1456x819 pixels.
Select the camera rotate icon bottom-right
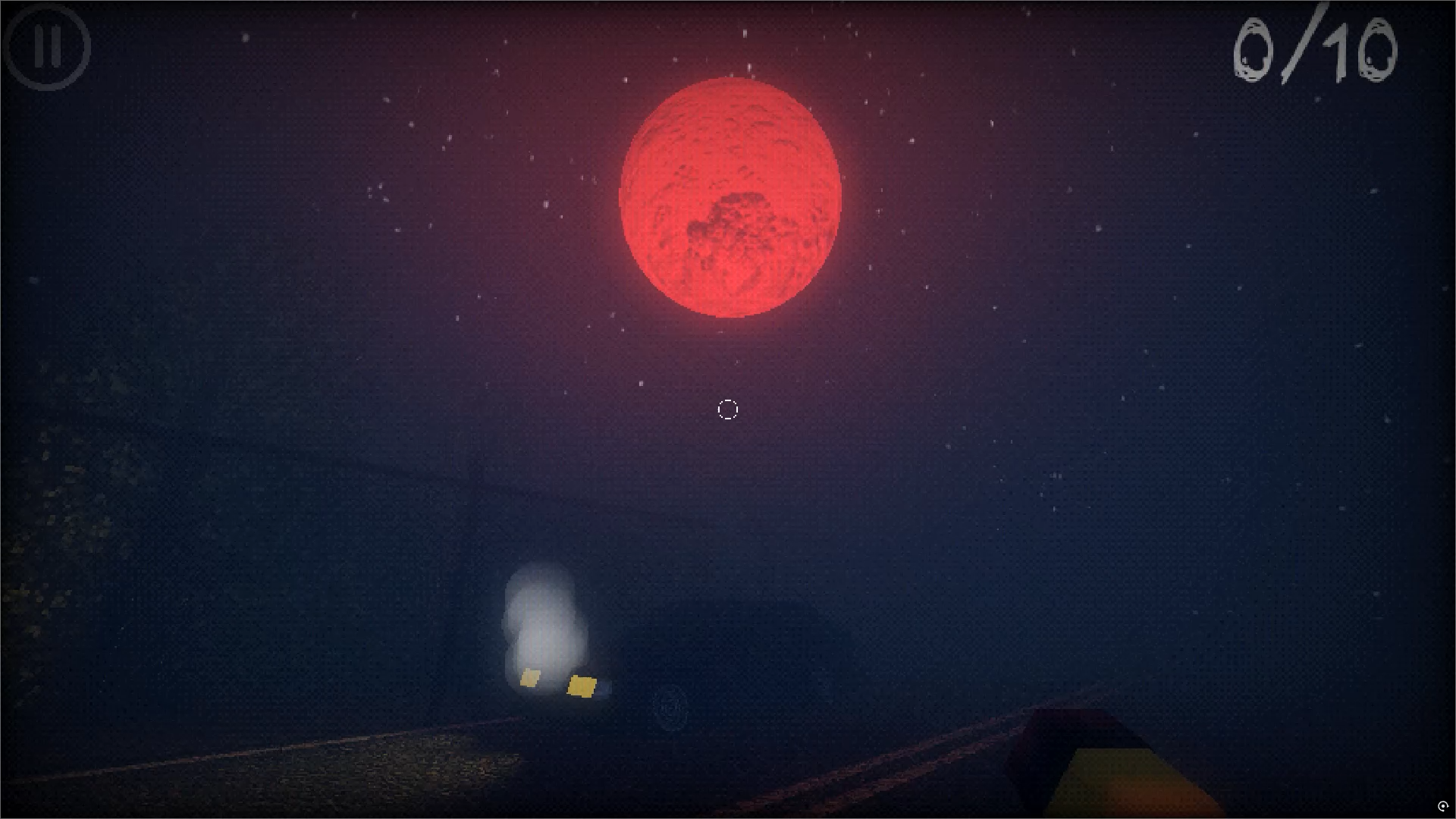click(1443, 806)
